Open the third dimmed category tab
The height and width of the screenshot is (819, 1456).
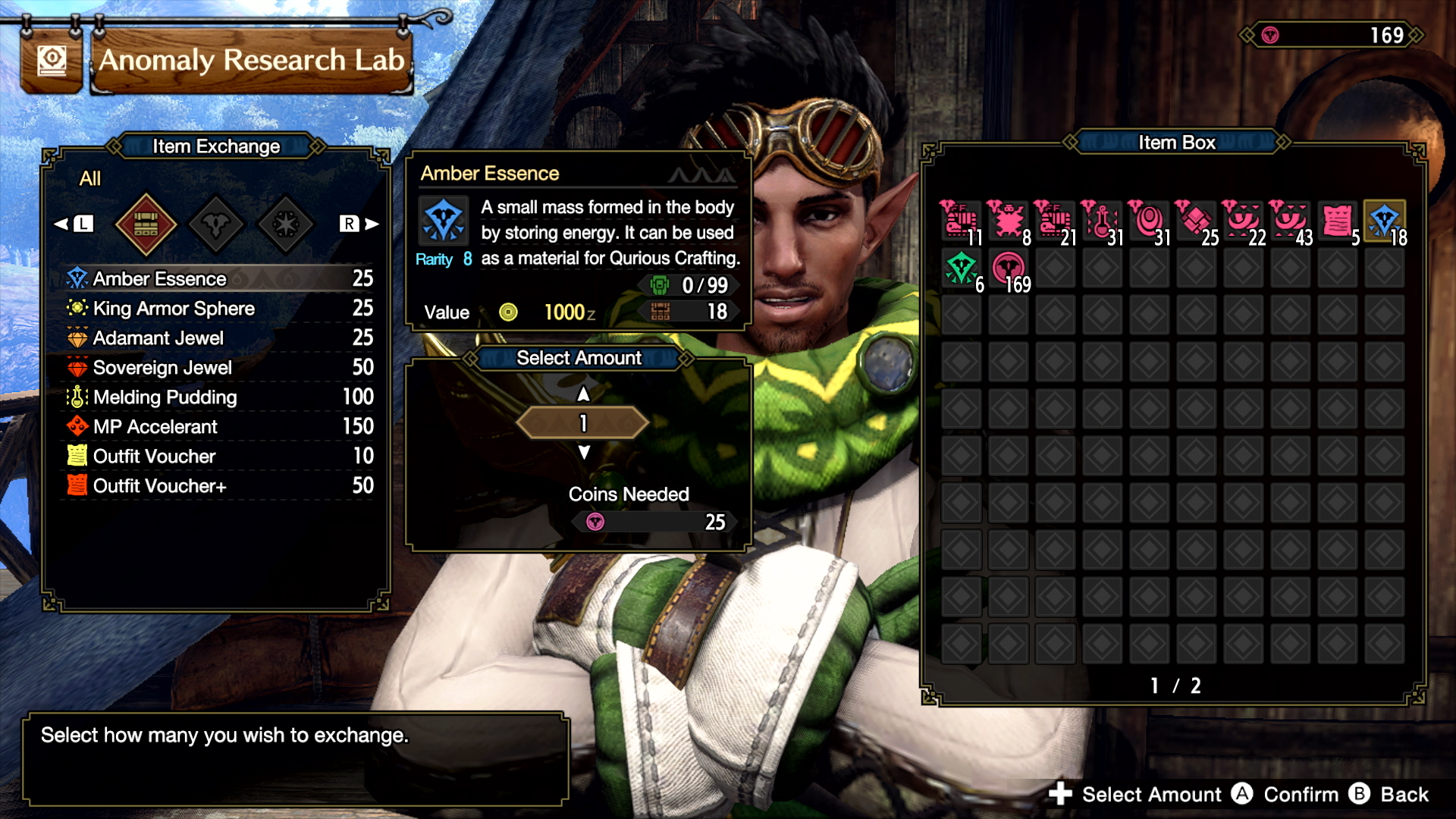click(286, 224)
